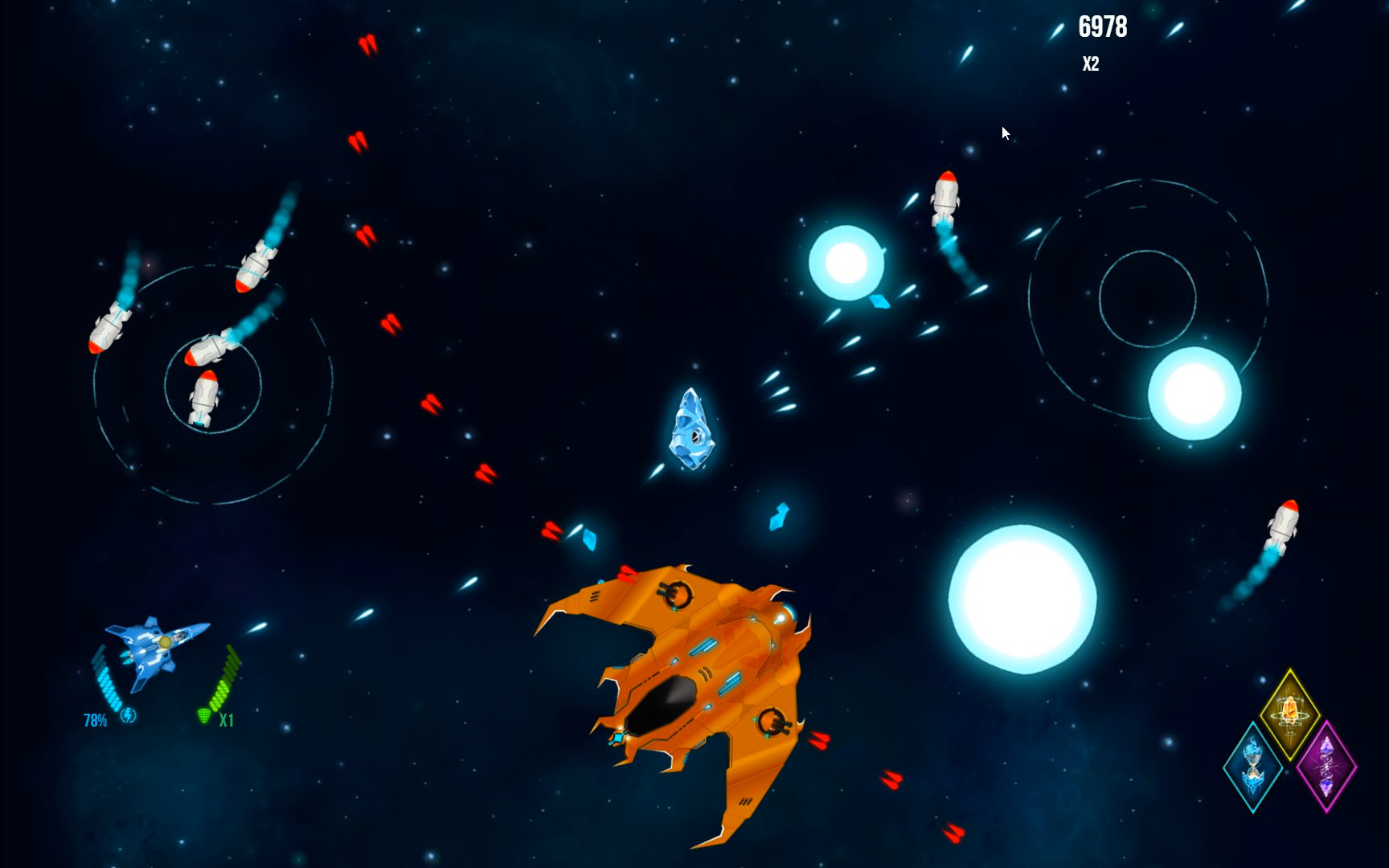Click the white rocket near the top center
Screen dimensions: 1389x868
946,197
